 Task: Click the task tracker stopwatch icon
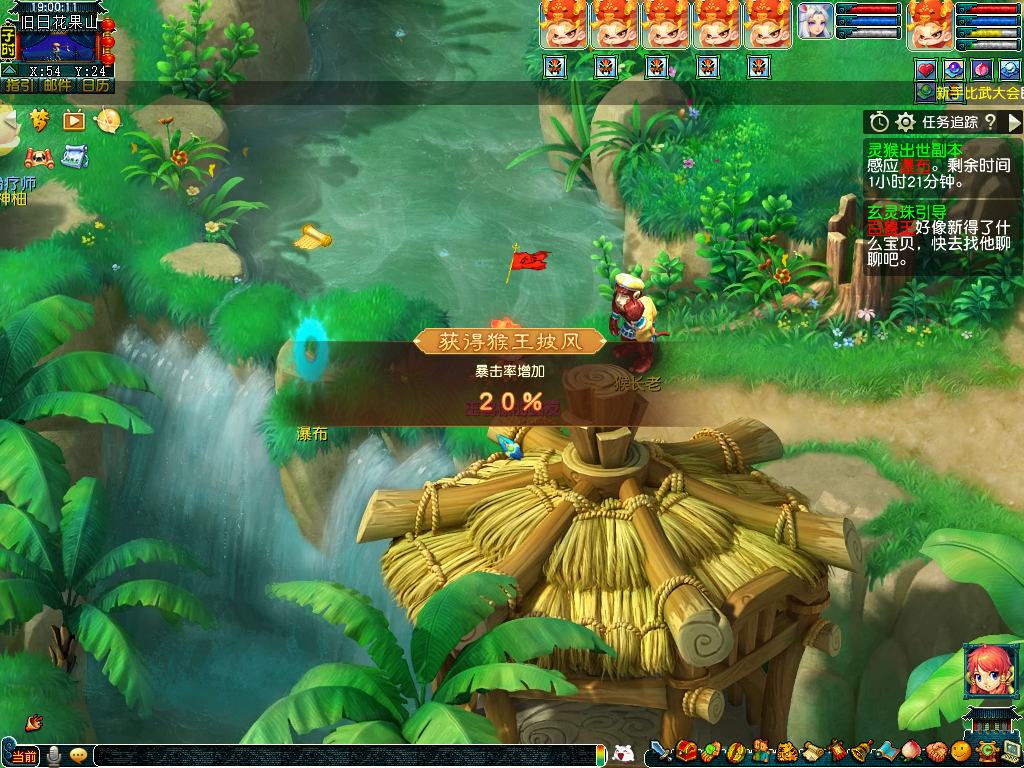879,122
